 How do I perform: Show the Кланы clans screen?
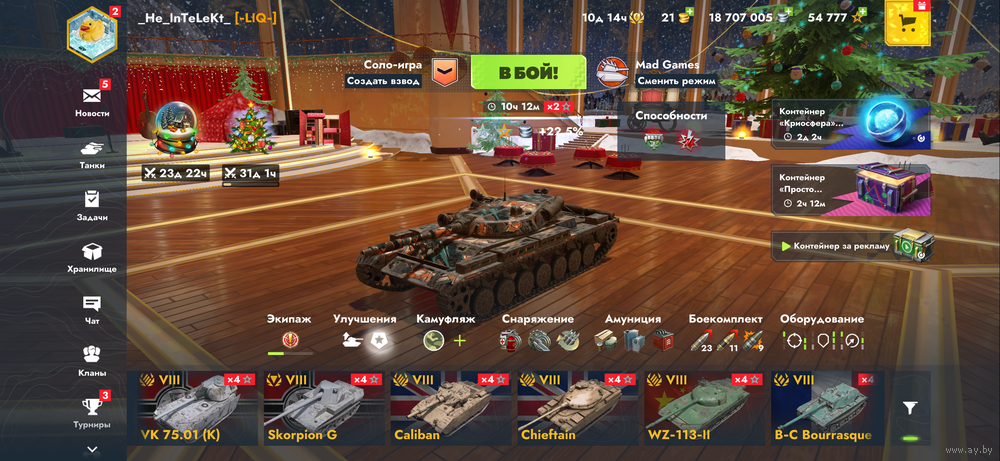coord(92,360)
